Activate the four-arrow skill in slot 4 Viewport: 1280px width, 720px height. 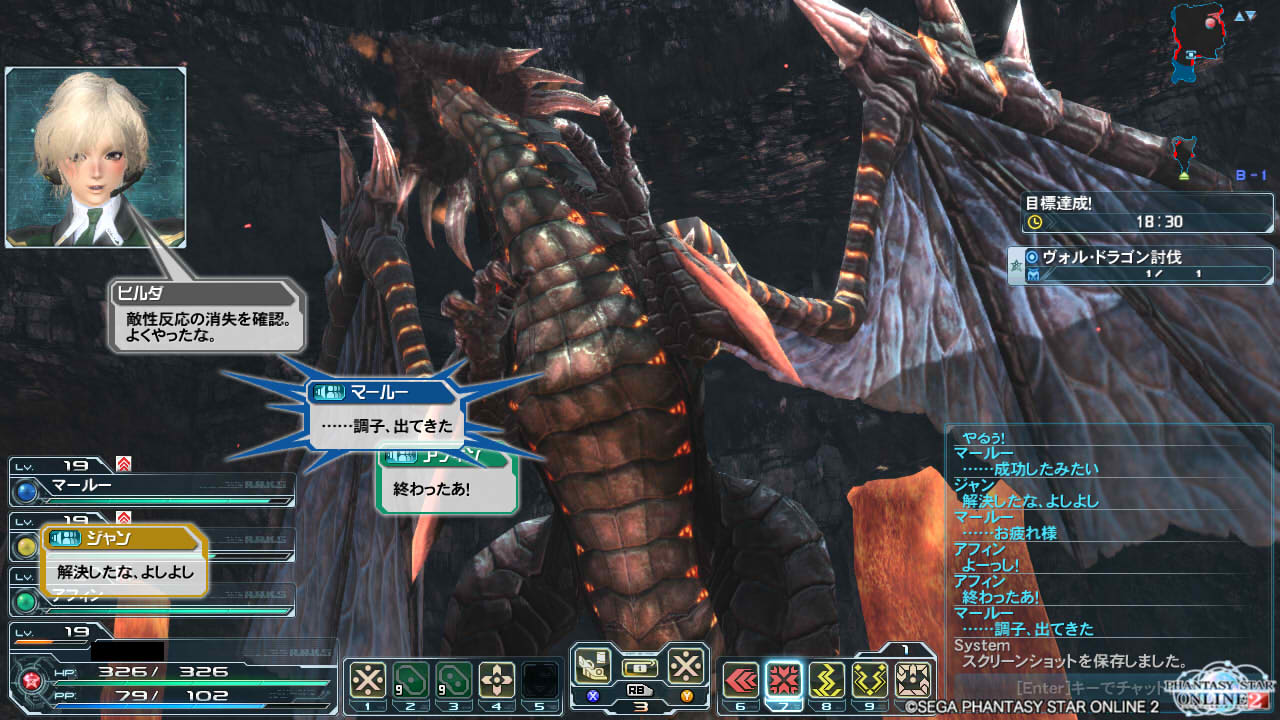pos(496,680)
